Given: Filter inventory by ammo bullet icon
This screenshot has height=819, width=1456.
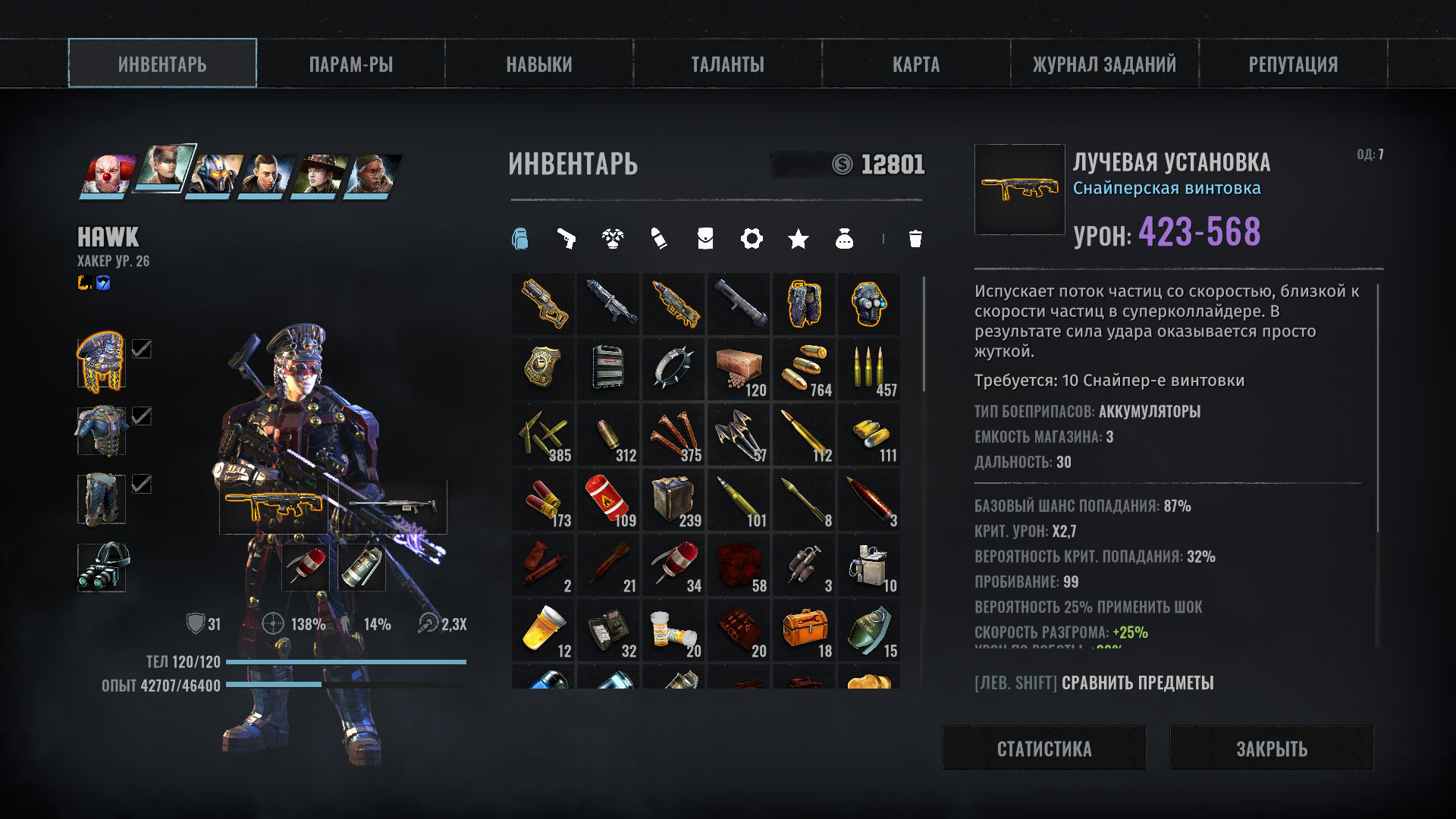Looking at the screenshot, I should tap(659, 239).
